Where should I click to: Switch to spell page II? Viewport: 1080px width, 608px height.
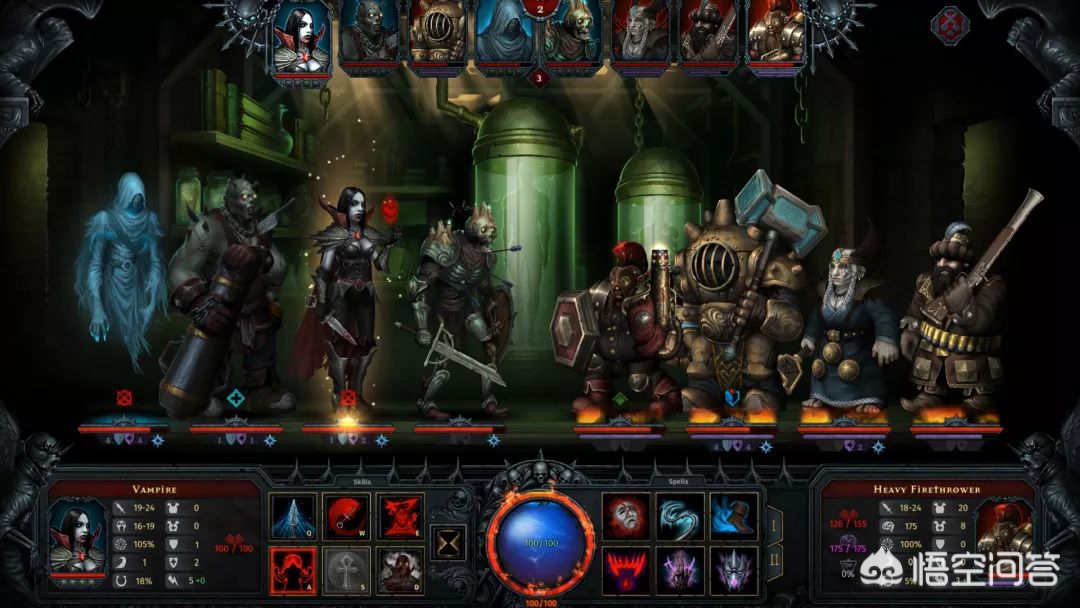(x=773, y=561)
